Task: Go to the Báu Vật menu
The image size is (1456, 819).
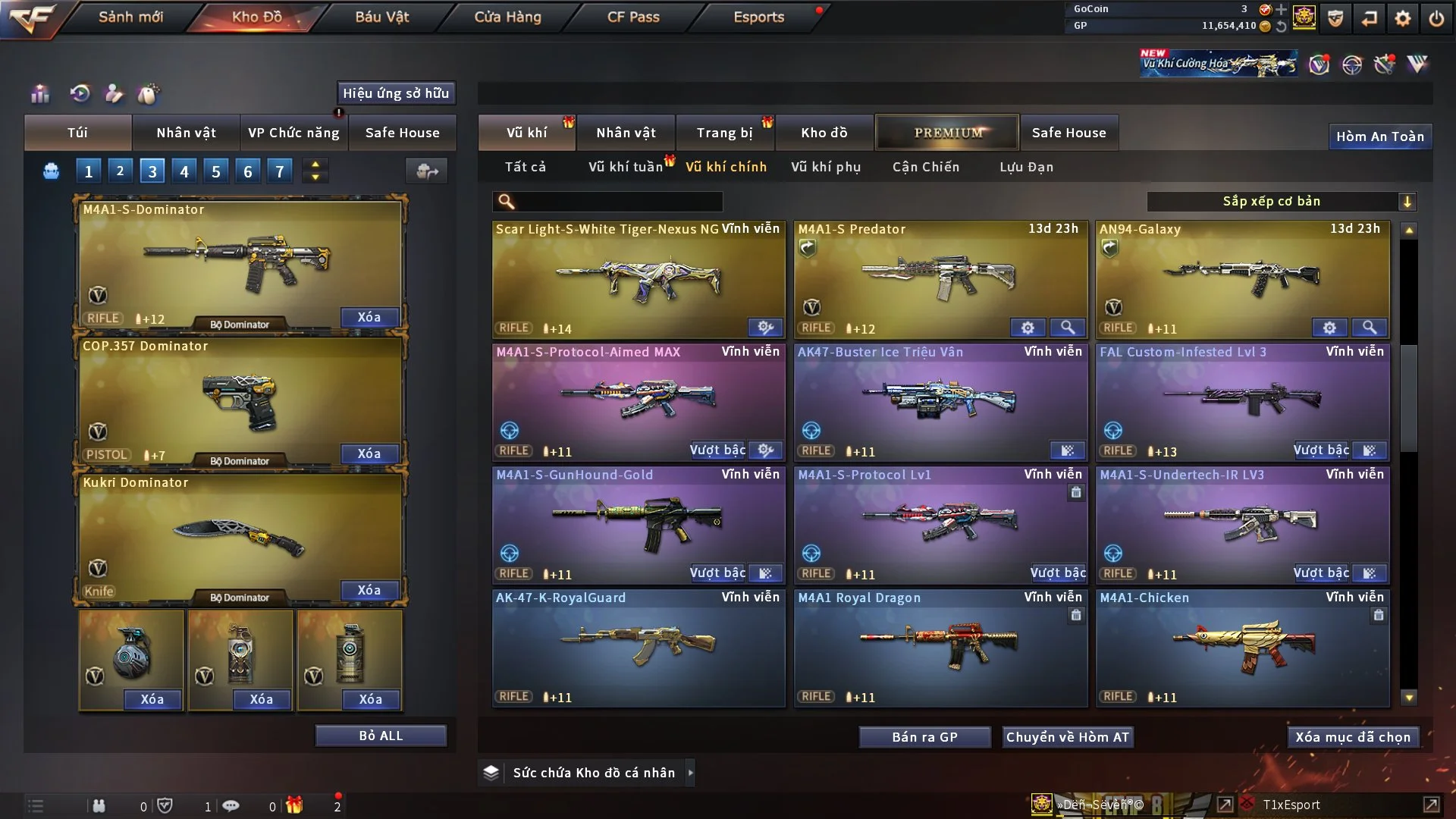Action: (381, 17)
